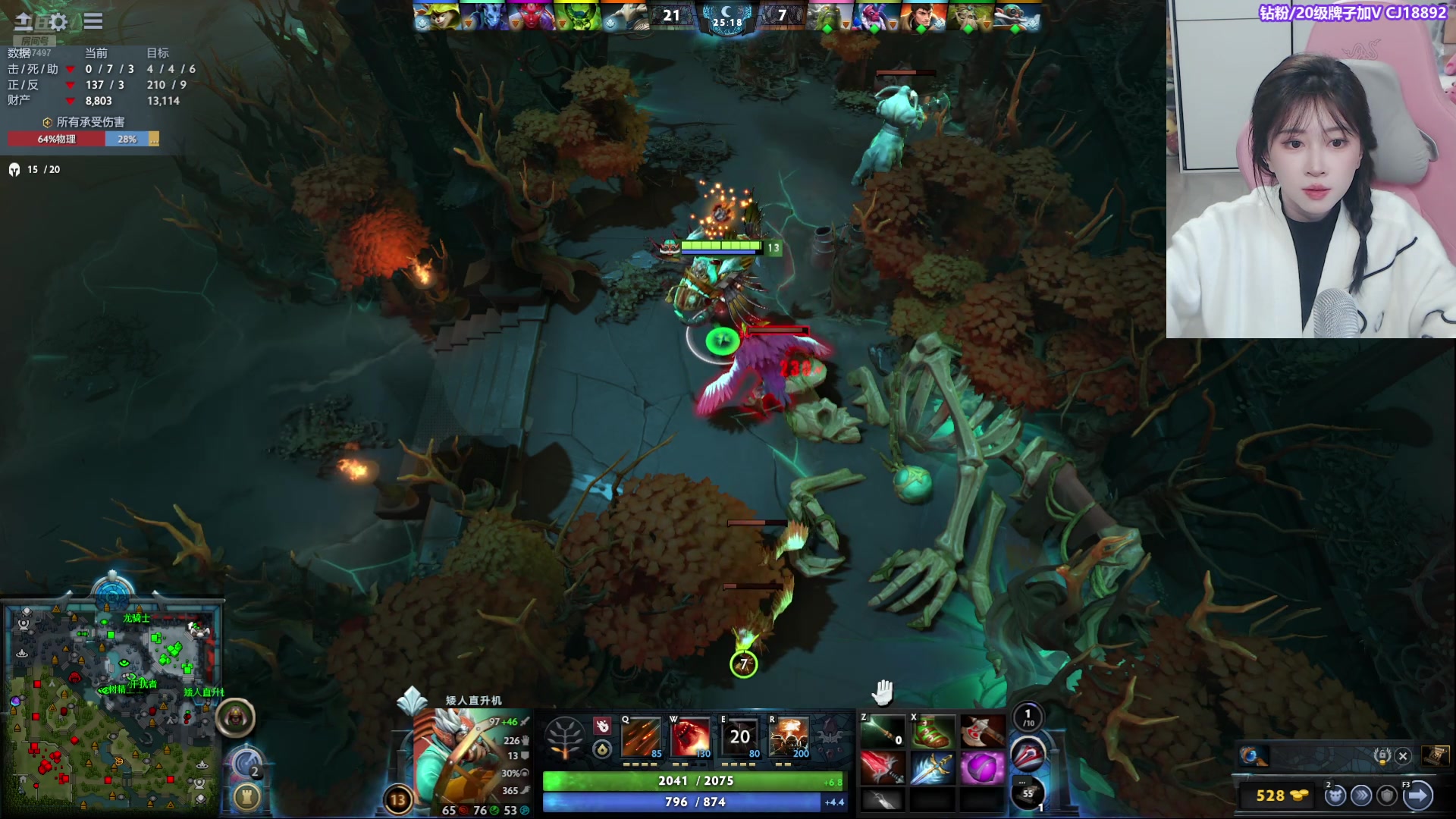Select the blue winged sword item
This screenshot has height=819, width=1456.
click(932, 767)
